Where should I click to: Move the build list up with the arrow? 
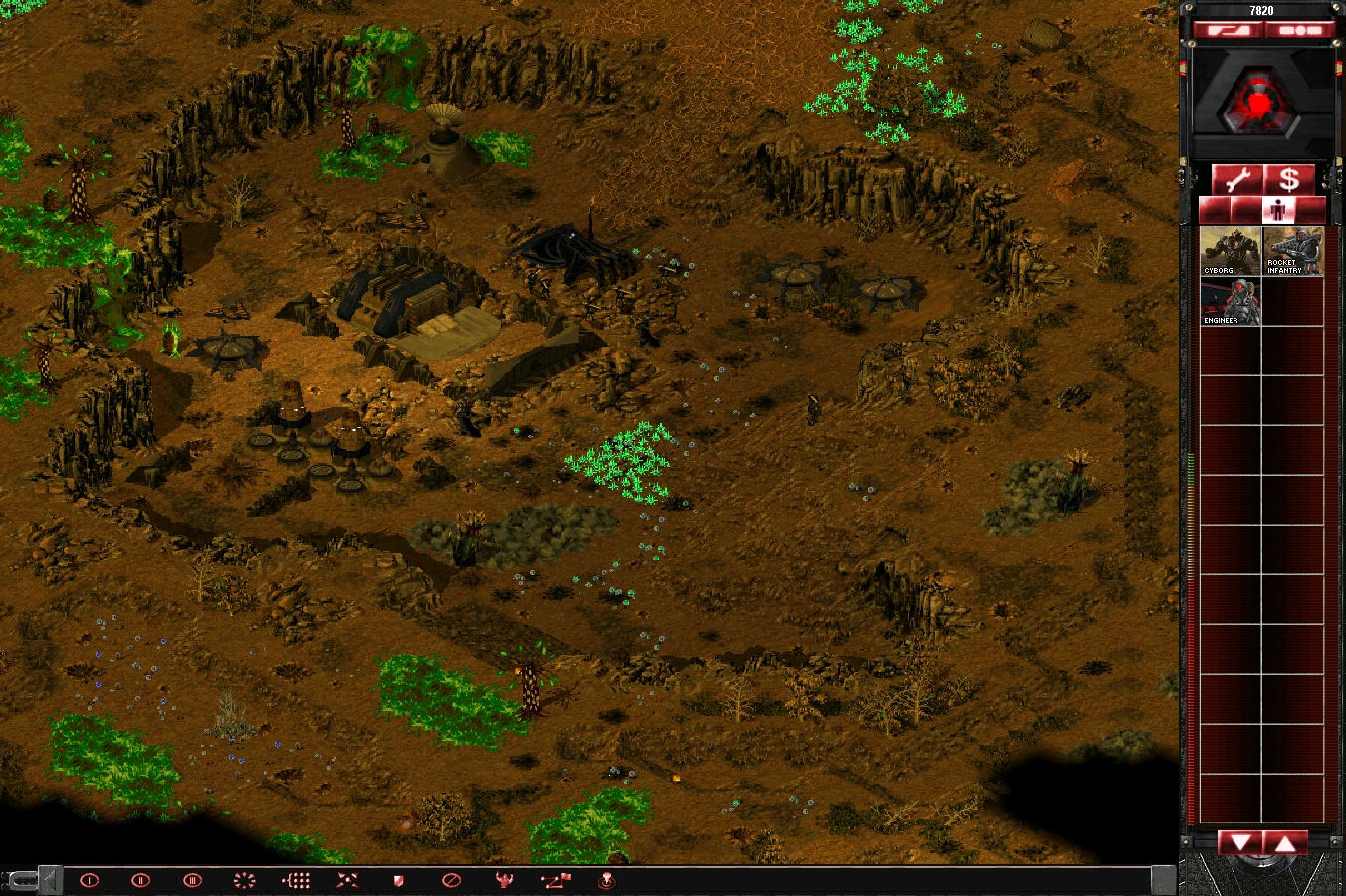coord(1285,843)
